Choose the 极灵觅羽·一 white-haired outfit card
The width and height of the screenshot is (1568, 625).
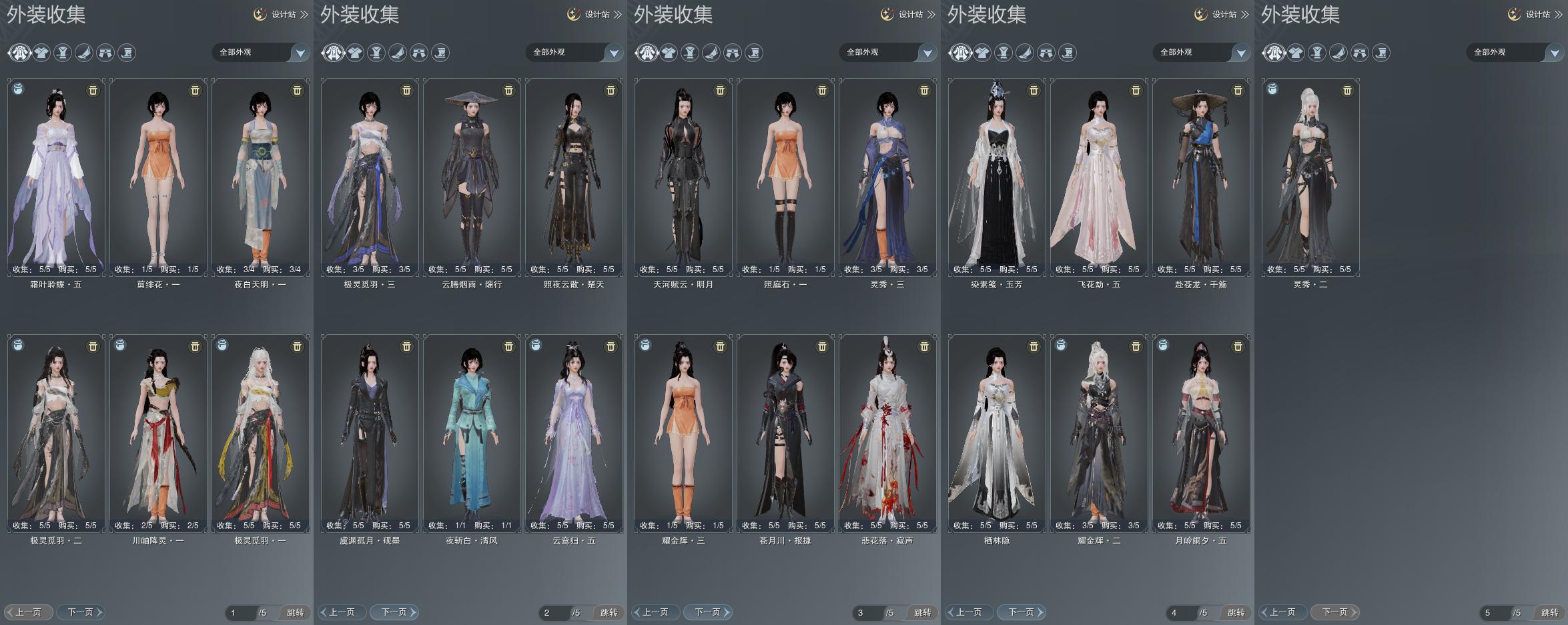260,433
